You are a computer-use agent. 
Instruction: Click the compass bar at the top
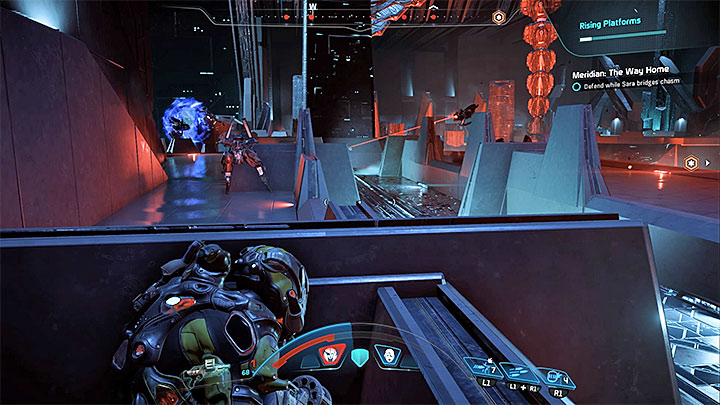[312, 14]
